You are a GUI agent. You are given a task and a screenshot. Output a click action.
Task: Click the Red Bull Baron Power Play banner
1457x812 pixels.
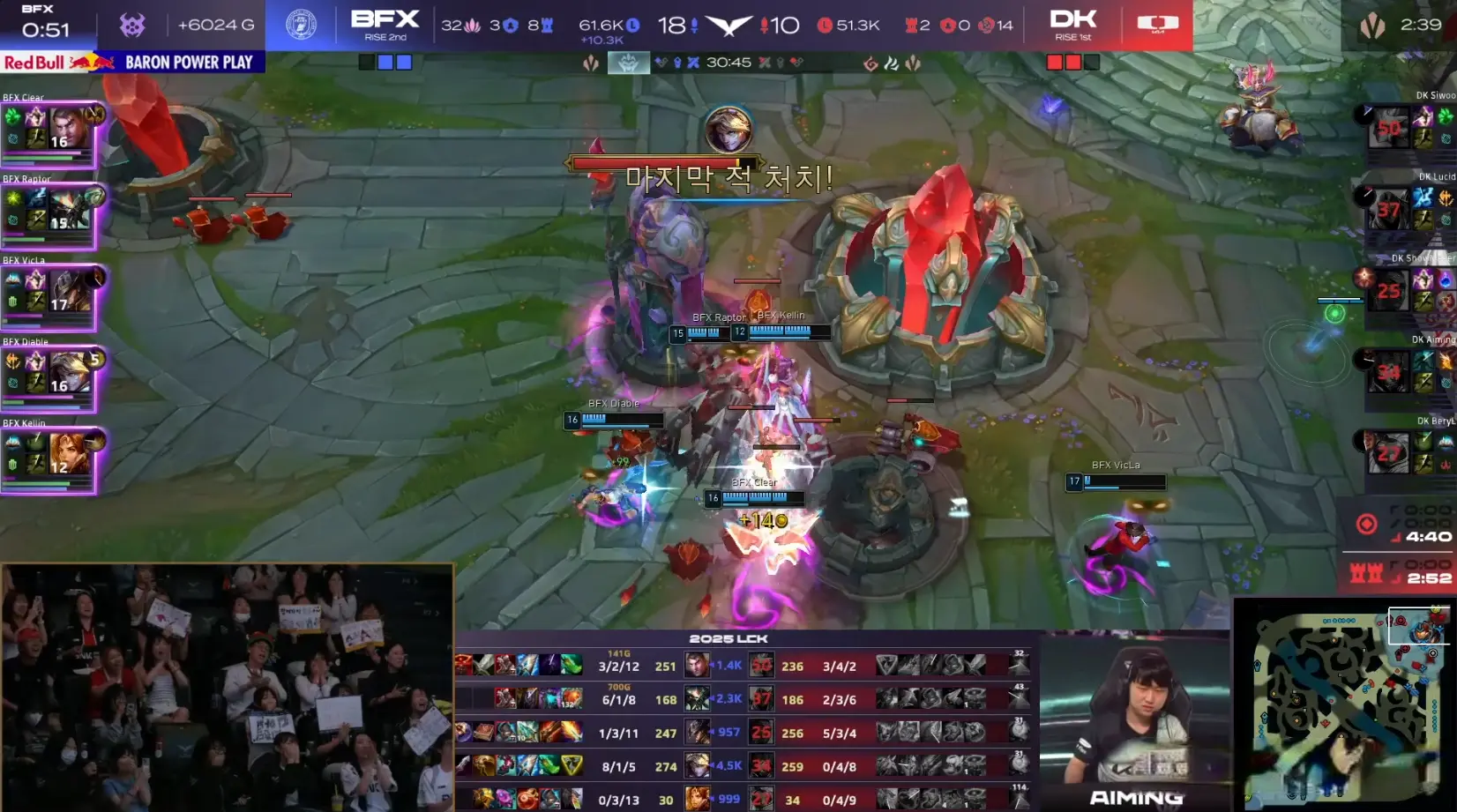(132, 63)
